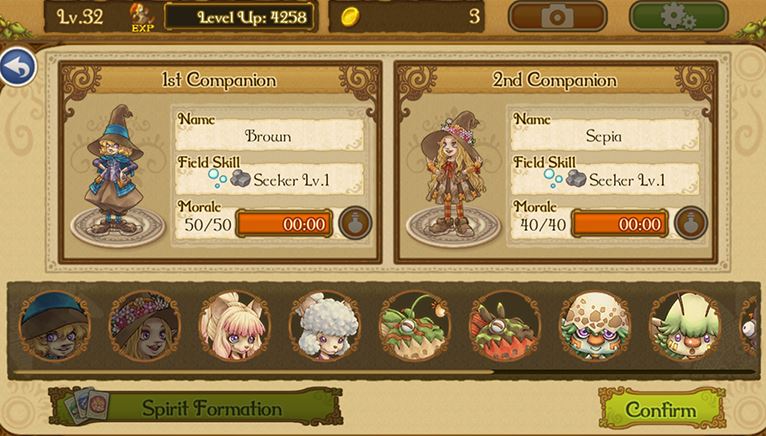Select the red strawberry bug creature portrait

coord(504,326)
